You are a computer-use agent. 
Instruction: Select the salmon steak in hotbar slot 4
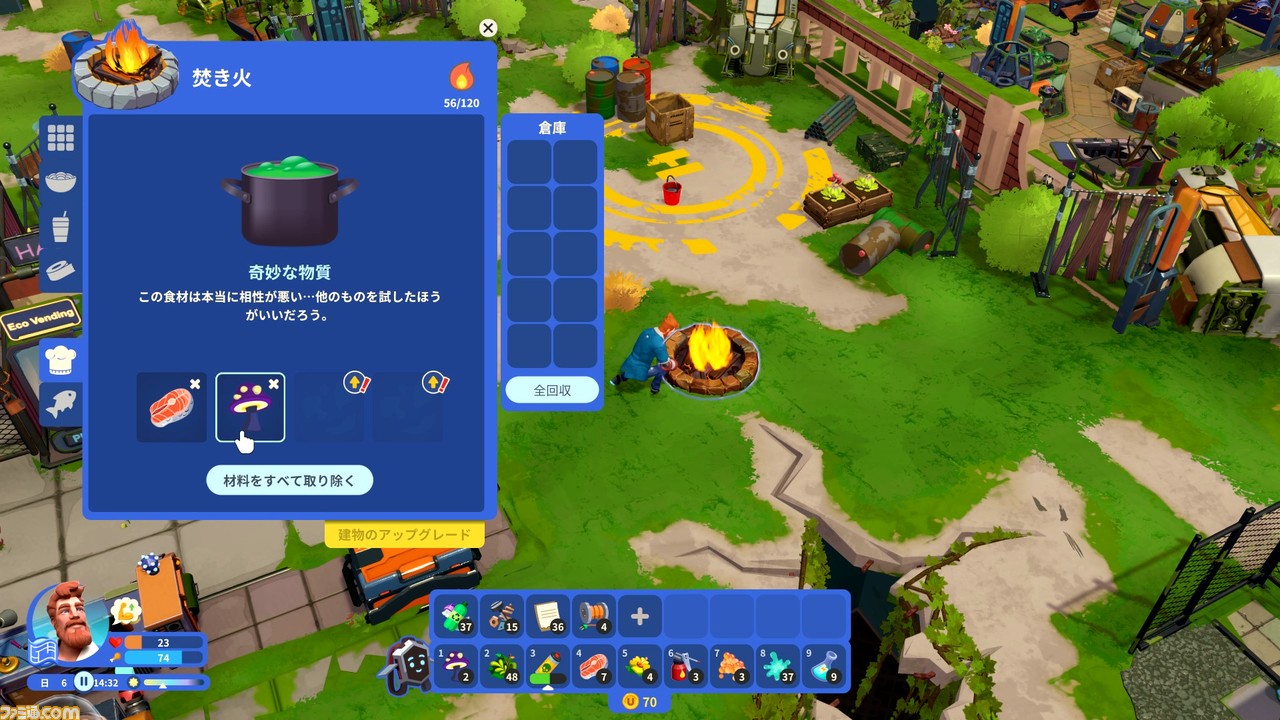pos(594,665)
